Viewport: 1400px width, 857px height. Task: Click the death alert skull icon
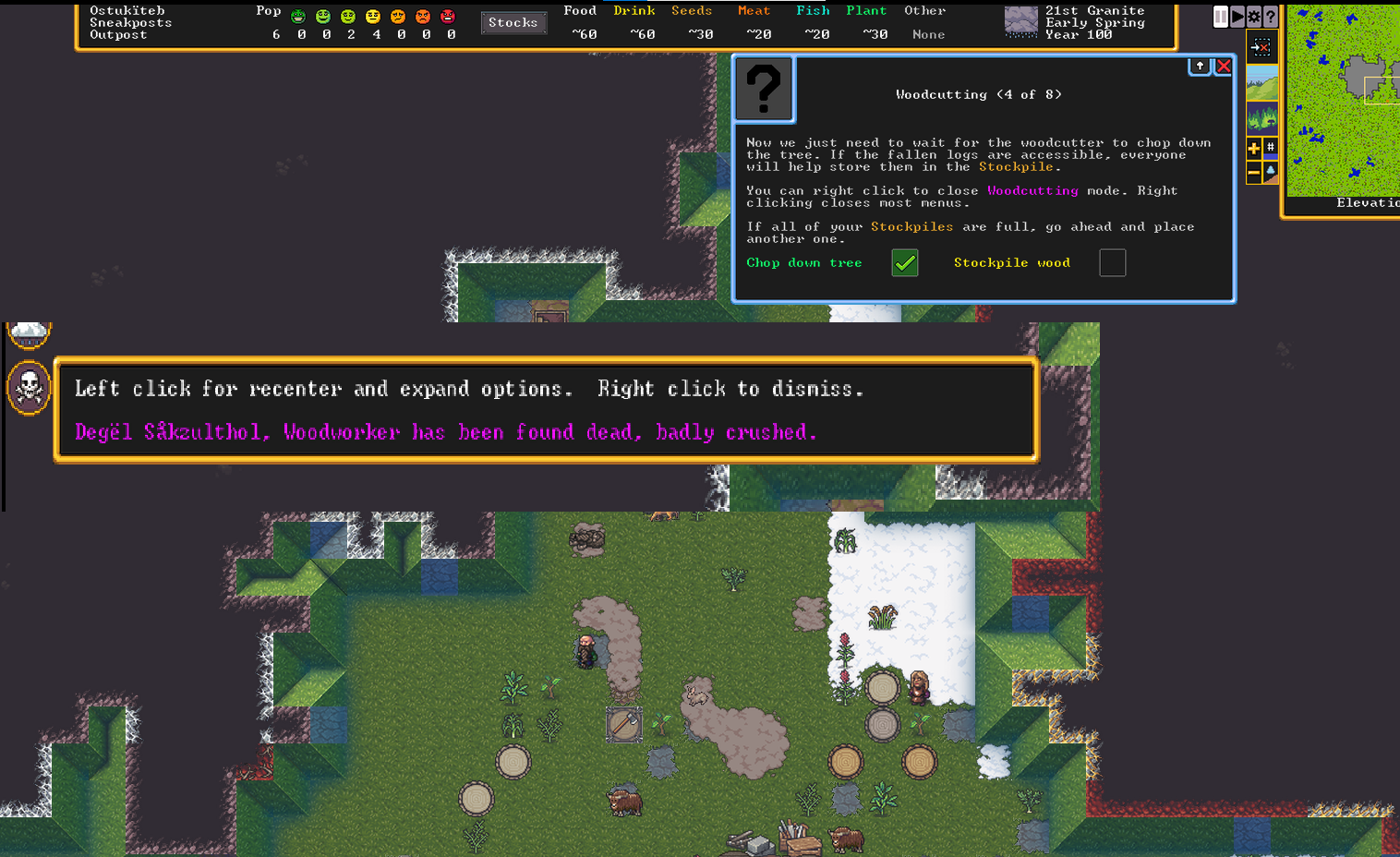pos(29,387)
